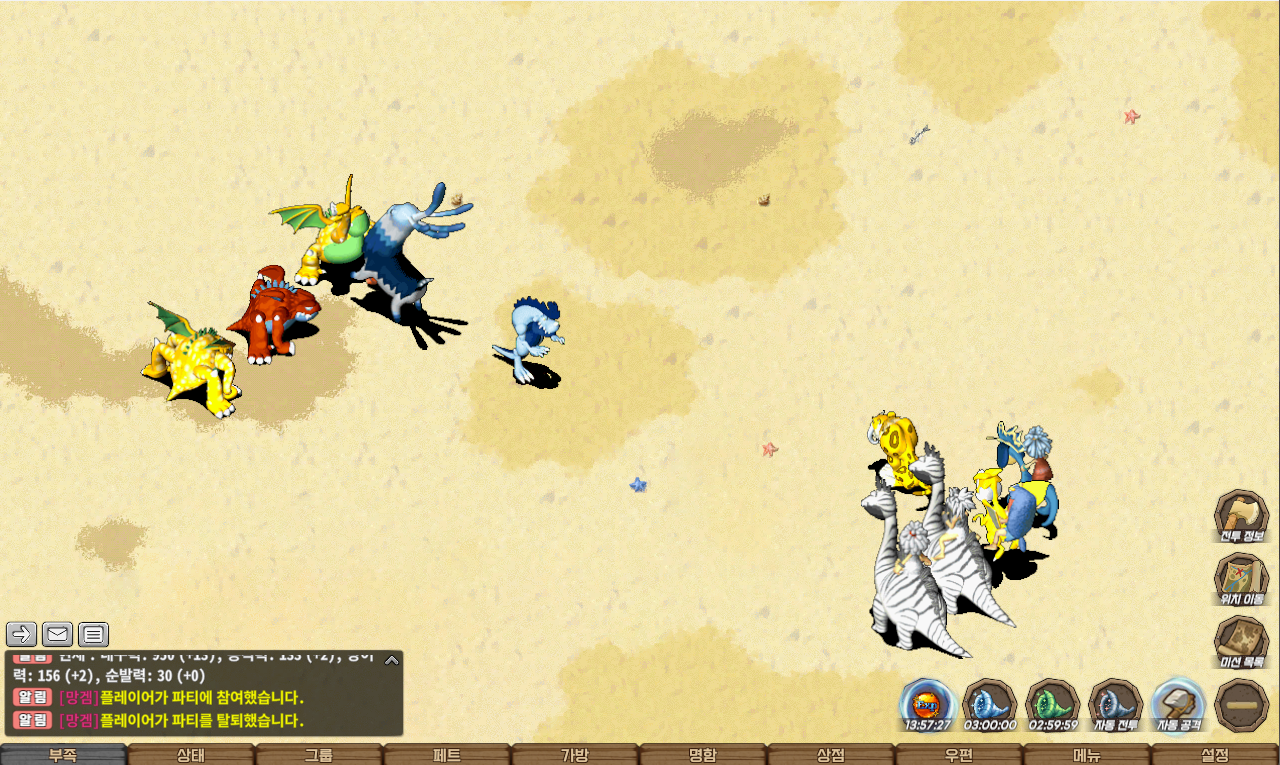This screenshot has width=1280, height=765.
Task: Open the 가방 (bag) inventory
Action: click(x=575, y=755)
